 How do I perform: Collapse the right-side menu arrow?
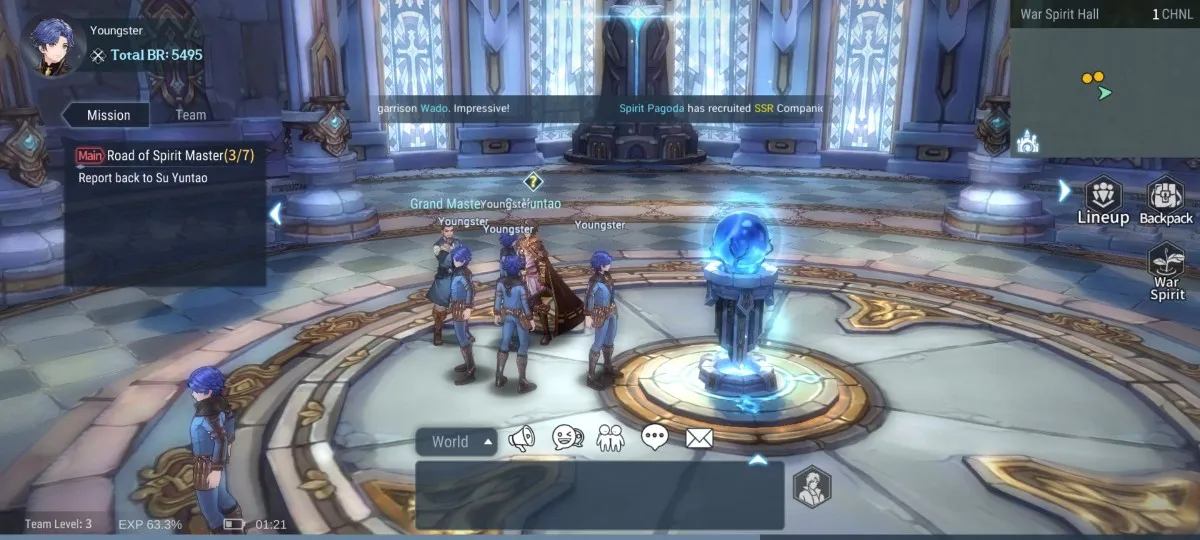[1065, 190]
